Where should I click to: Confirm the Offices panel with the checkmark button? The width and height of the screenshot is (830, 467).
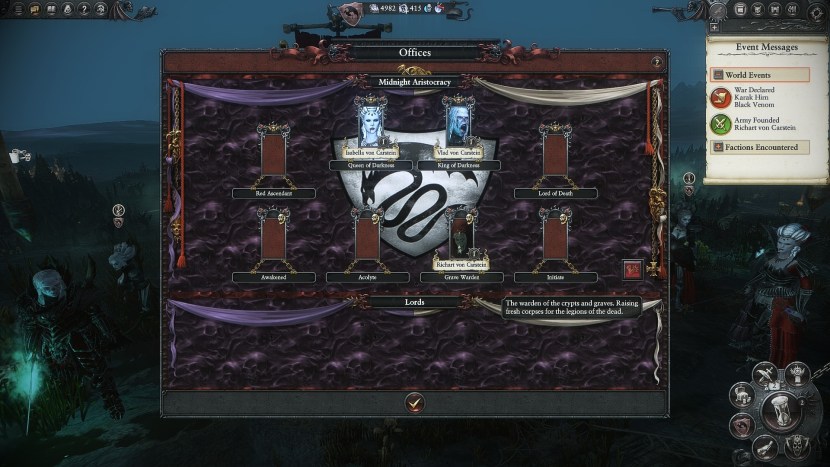click(x=415, y=402)
